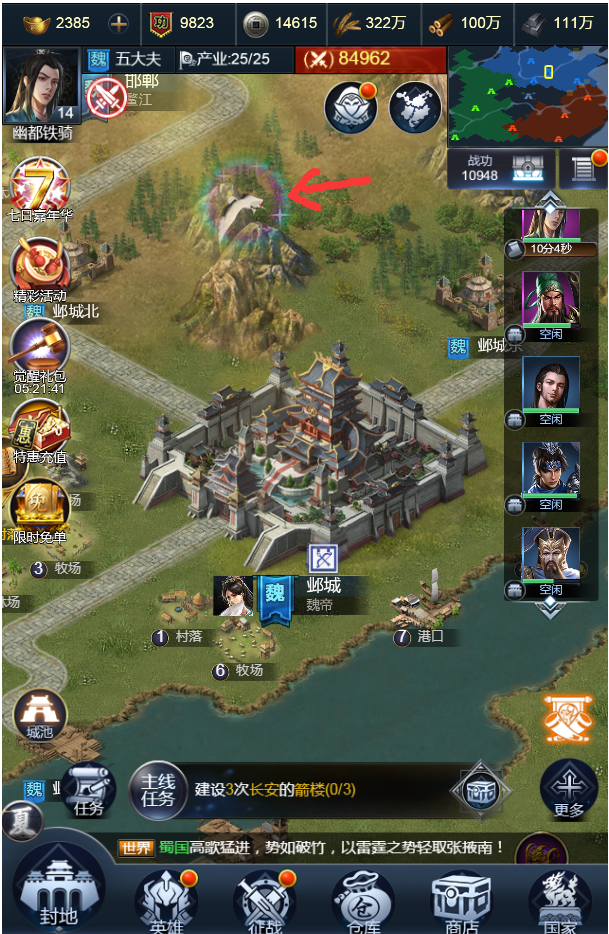Open the 仓库 warehouse tab
Screen dimensions: 609x934
point(363,899)
